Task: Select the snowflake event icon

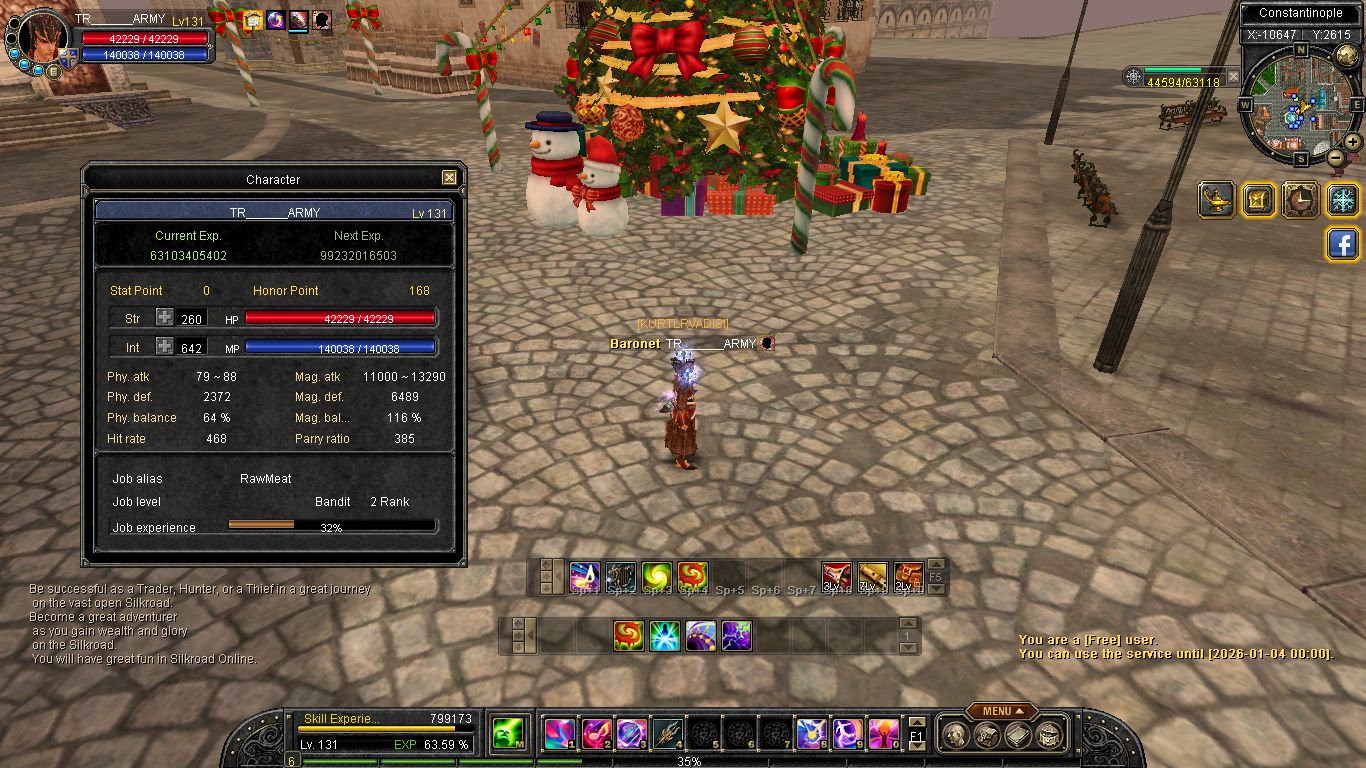Action: (x=1343, y=199)
